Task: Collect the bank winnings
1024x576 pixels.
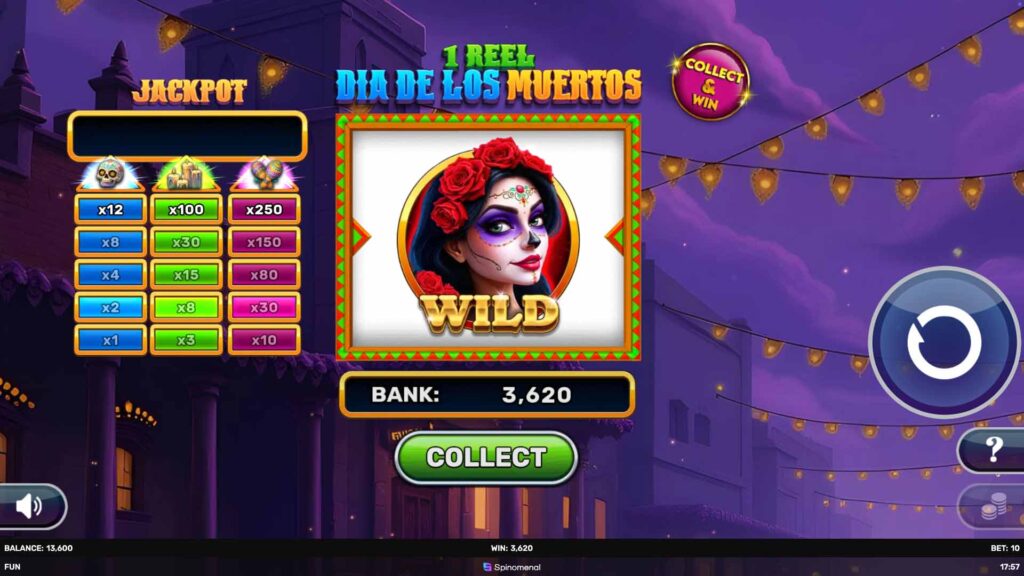Action: [487, 458]
